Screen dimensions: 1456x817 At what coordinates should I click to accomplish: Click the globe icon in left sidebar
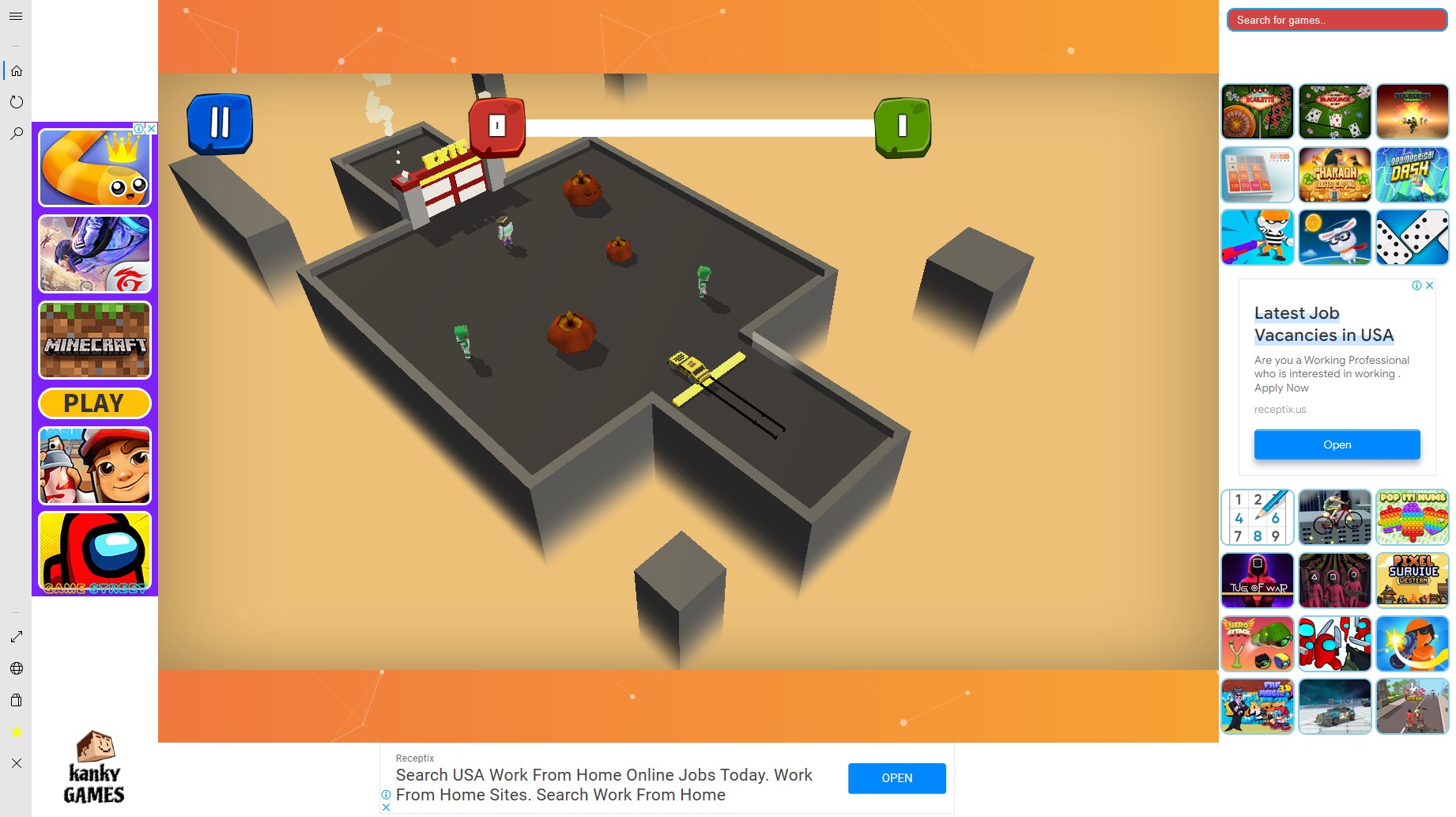17,668
